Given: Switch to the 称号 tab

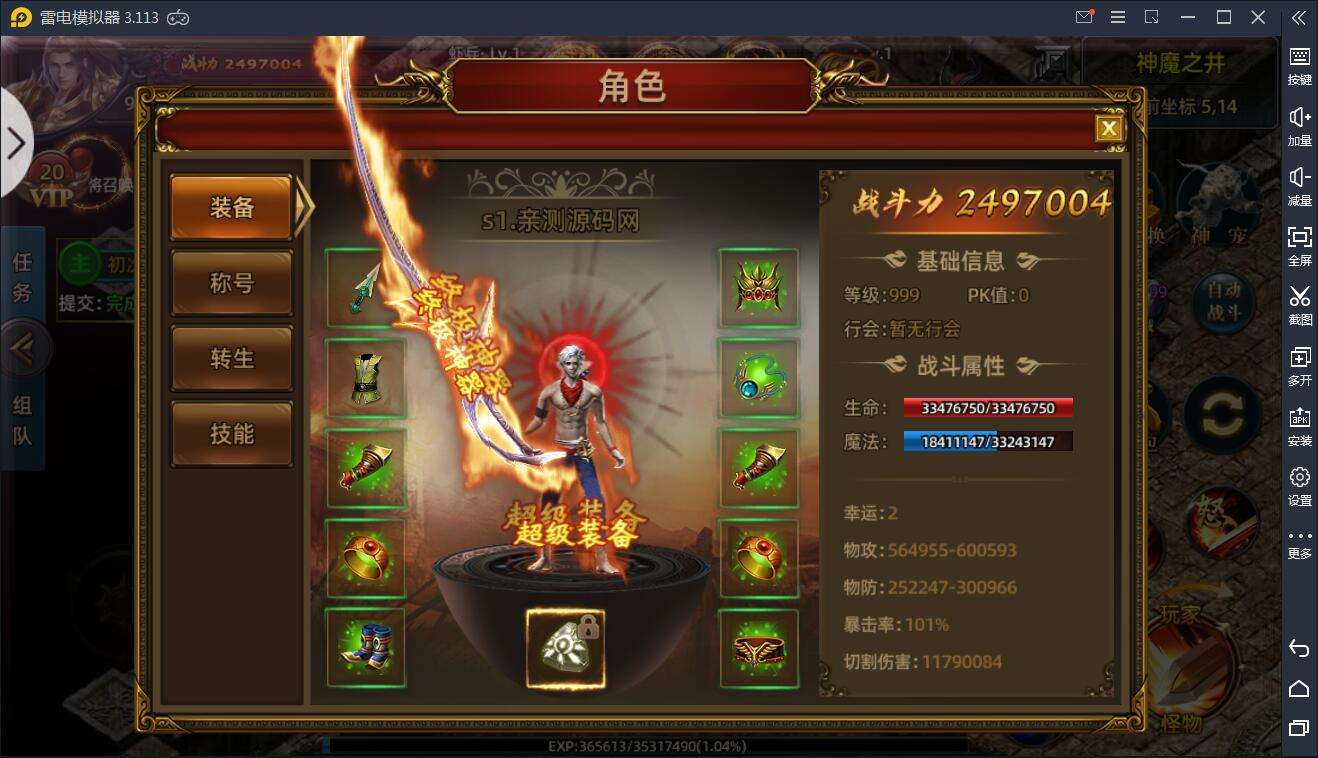Looking at the screenshot, I should point(232,283).
